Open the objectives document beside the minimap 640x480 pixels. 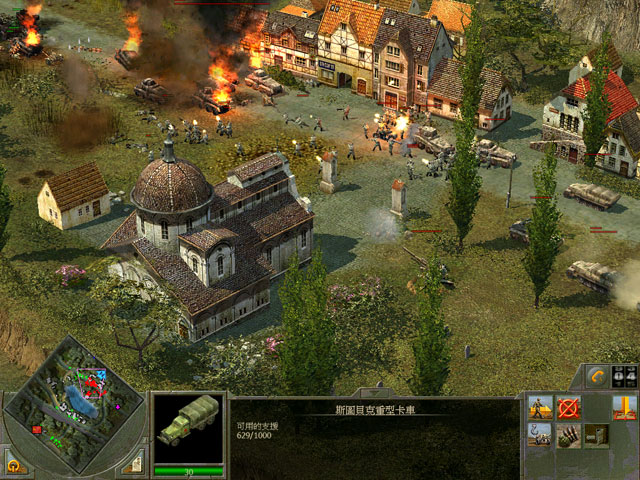pos(133,462)
